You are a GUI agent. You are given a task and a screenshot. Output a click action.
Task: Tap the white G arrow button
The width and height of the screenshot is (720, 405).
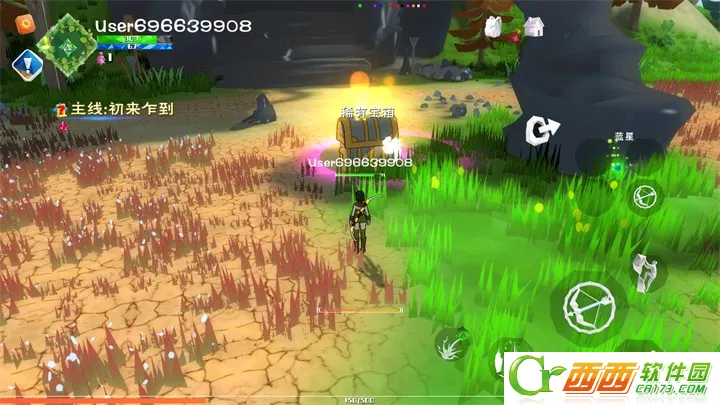tap(543, 131)
